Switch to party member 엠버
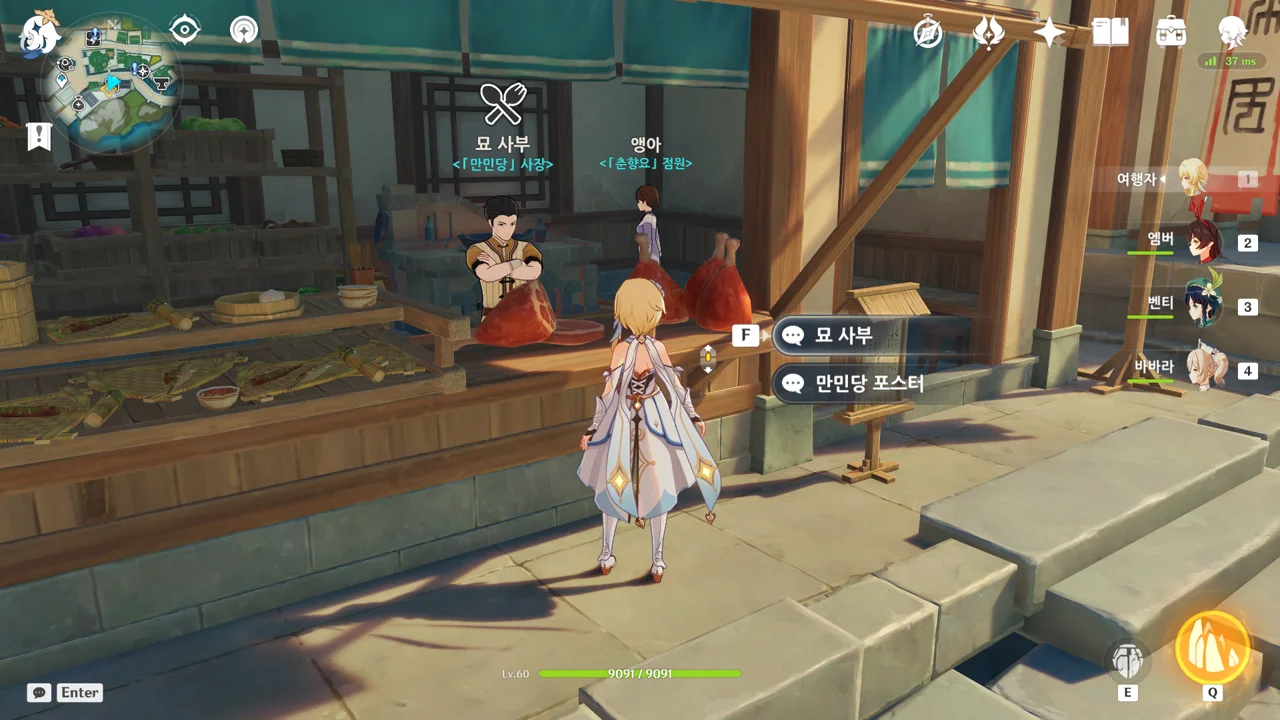The width and height of the screenshot is (1280, 720). point(1204,242)
